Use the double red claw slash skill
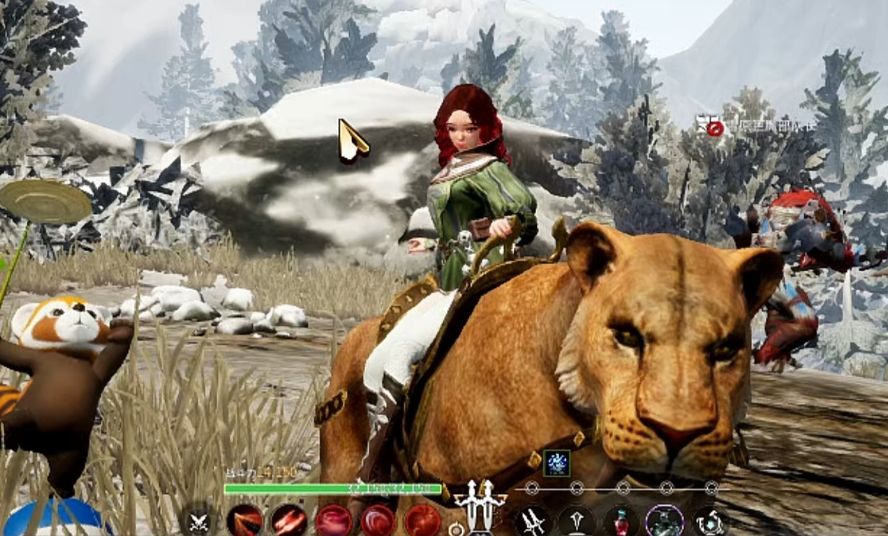The height and width of the screenshot is (536, 888). click(289, 521)
